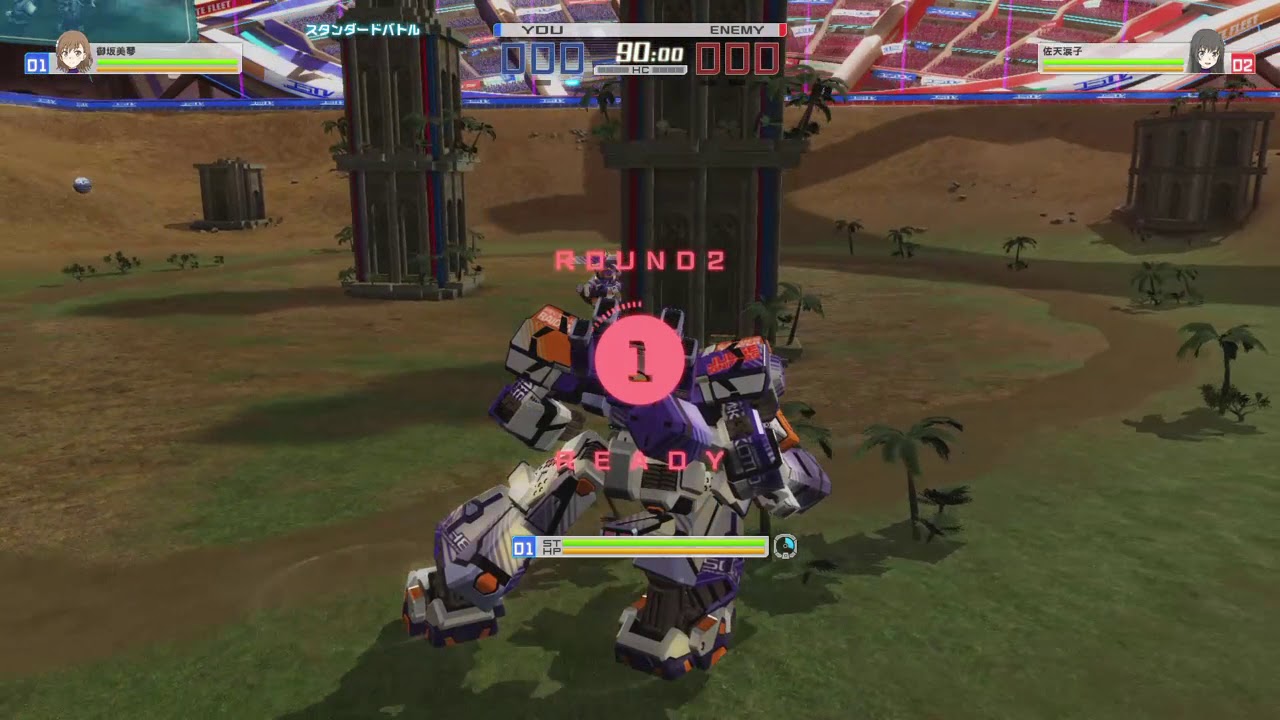Viewport: 1280px width, 720px height.
Task: Select the YOU label on the scoreboard
Action: coord(540,30)
